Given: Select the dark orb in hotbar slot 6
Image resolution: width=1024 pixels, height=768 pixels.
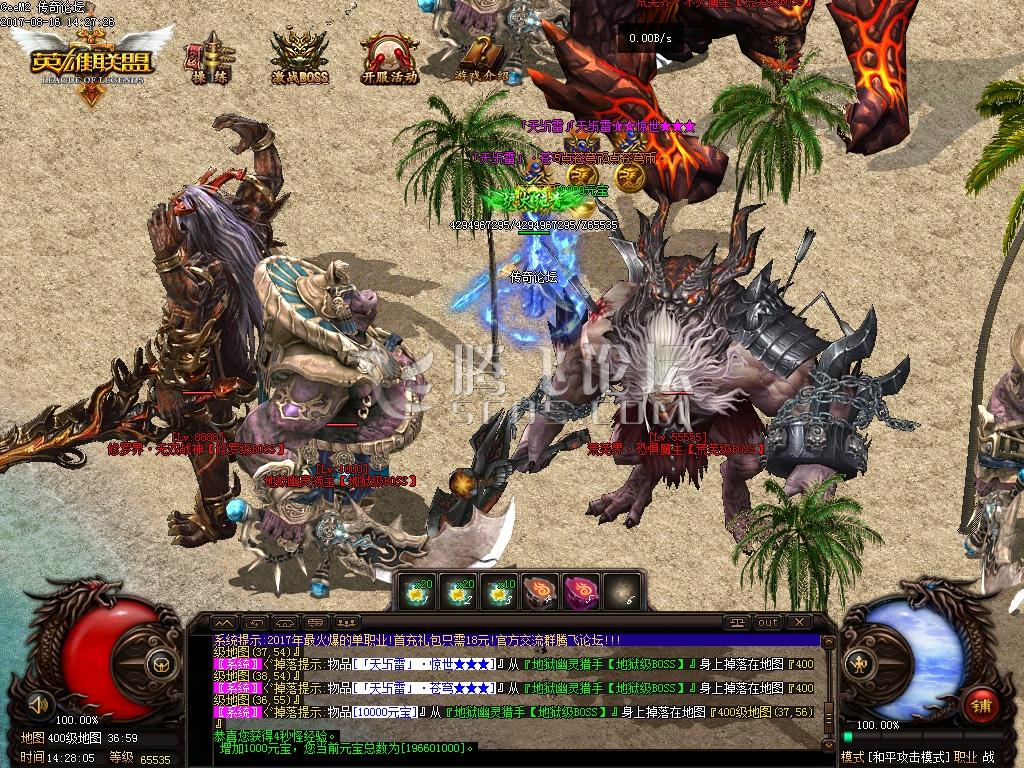Looking at the screenshot, I should (622, 592).
